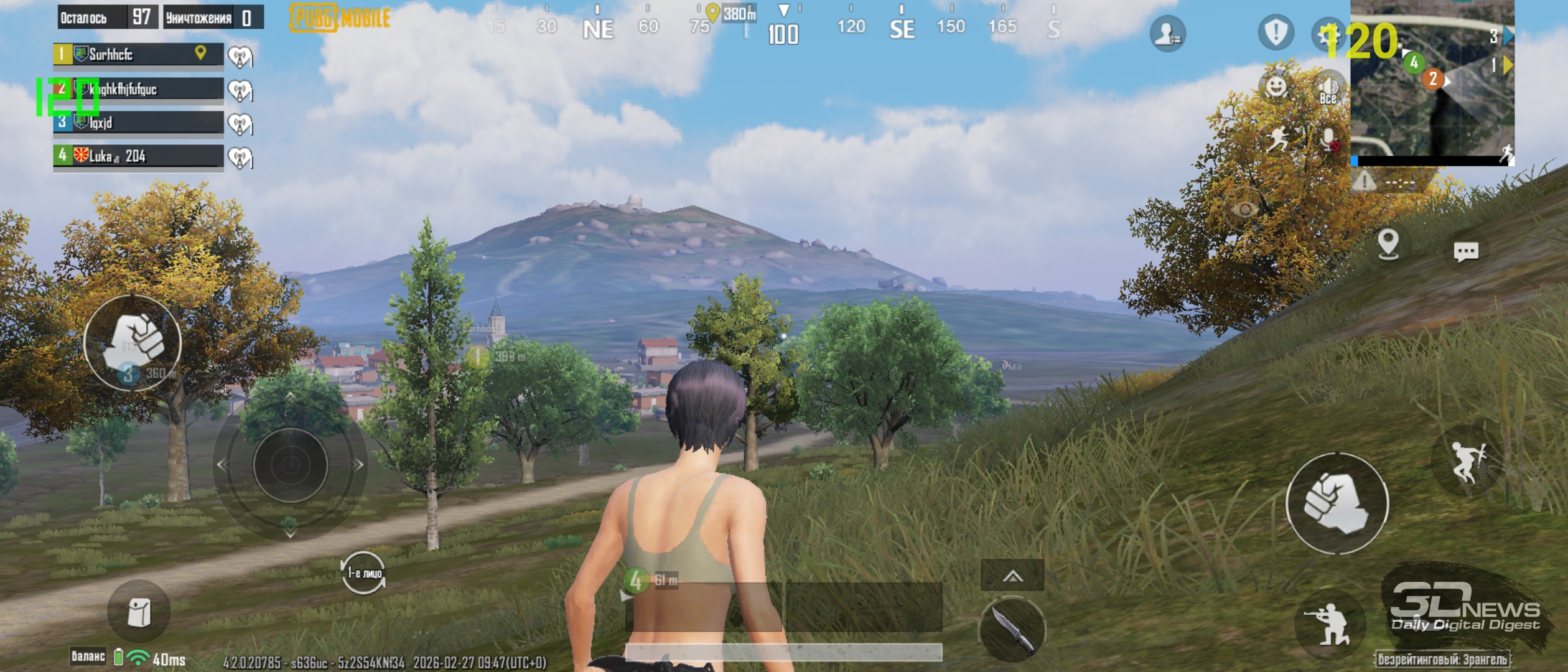This screenshot has height=672, width=1568.
Task: Open the emote smiley menu
Action: pyautogui.click(x=1276, y=85)
